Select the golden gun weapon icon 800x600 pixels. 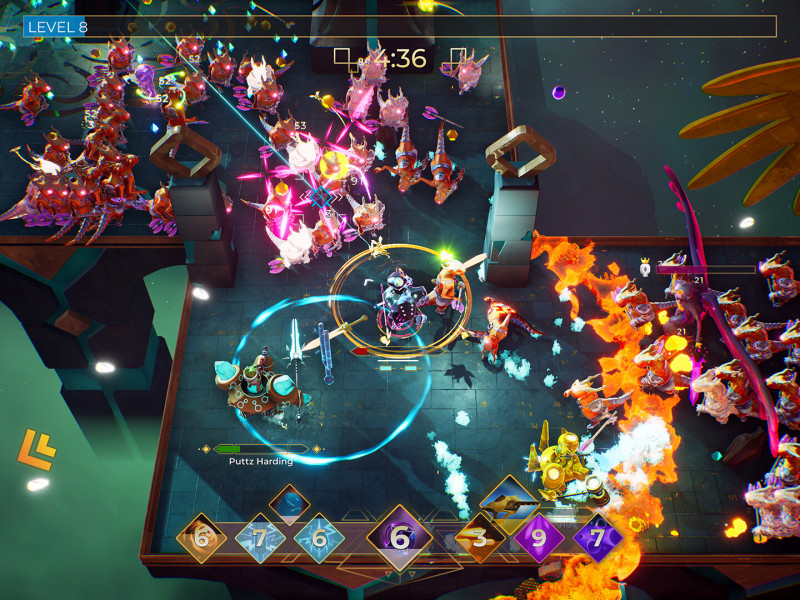click(509, 500)
